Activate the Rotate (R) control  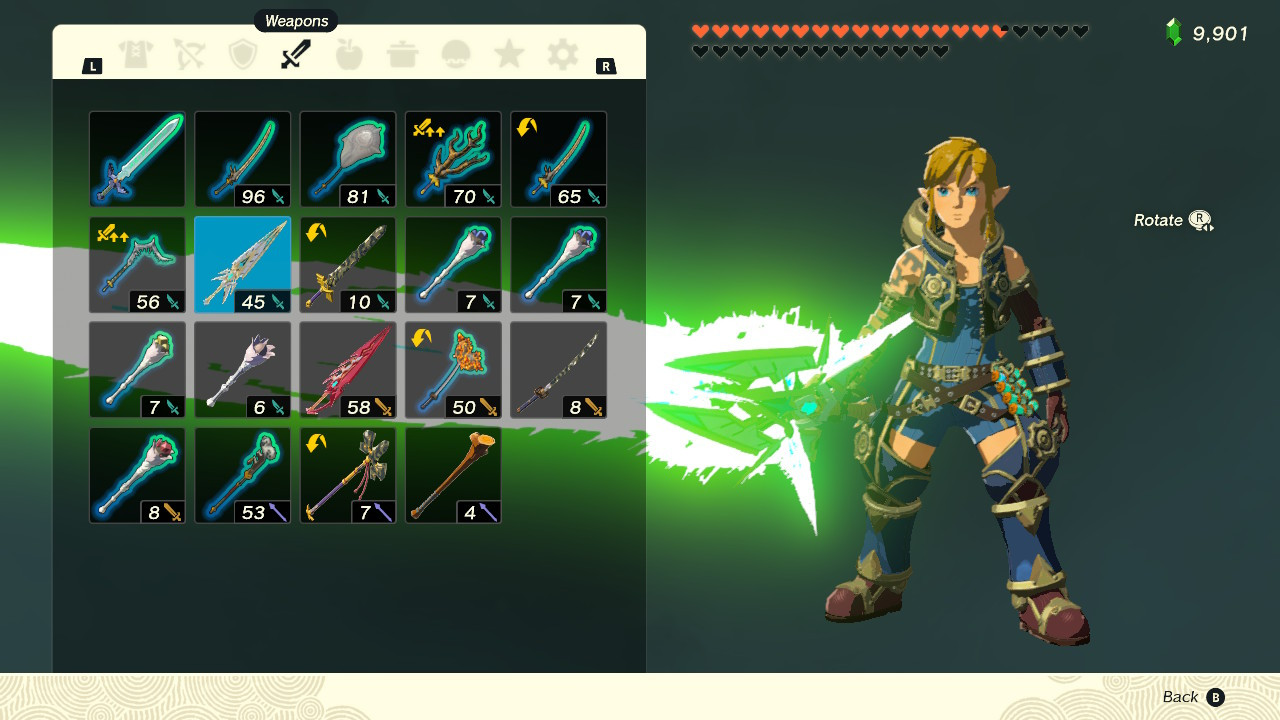click(1172, 219)
